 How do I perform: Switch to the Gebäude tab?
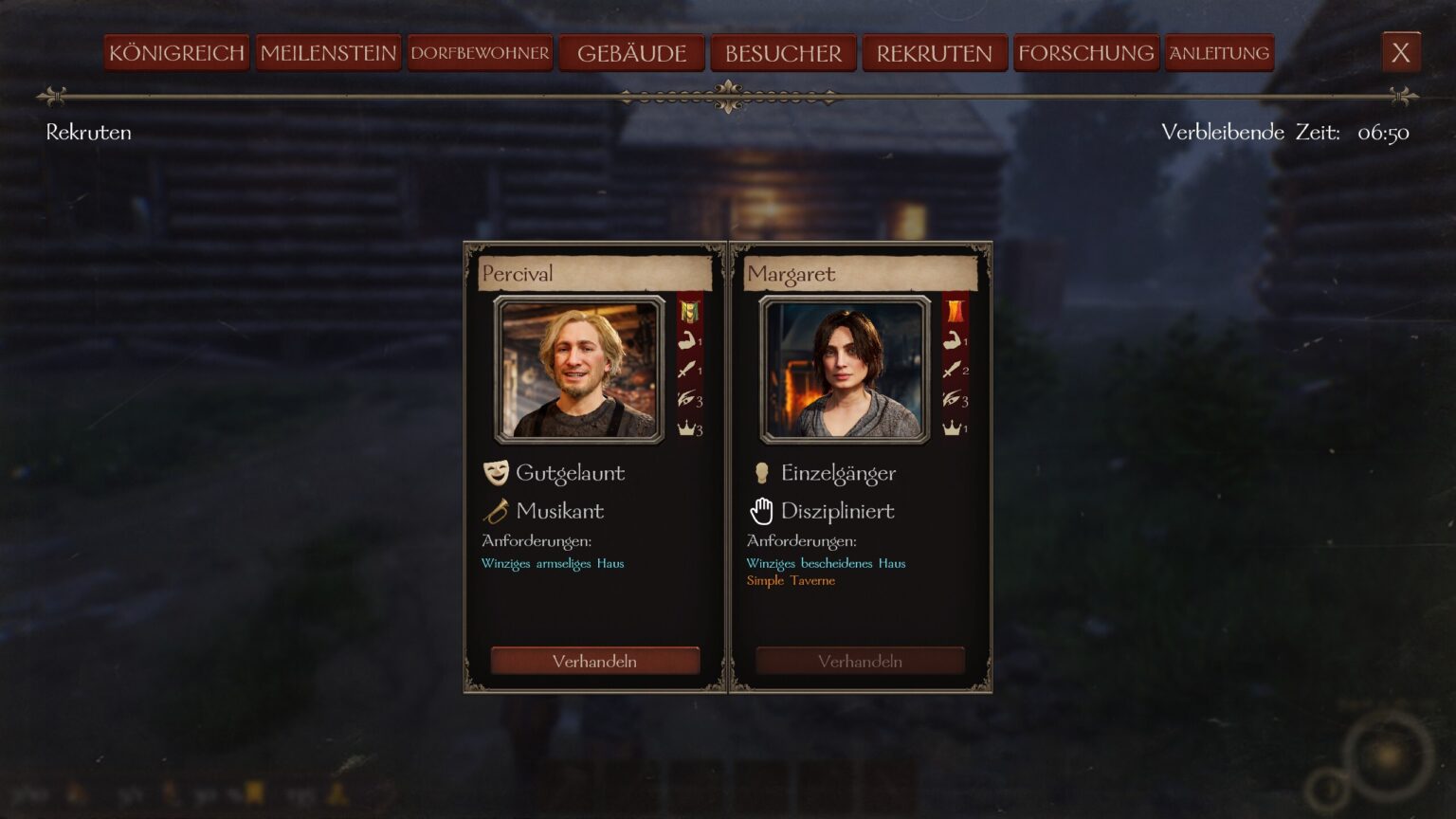click(633, 52)
